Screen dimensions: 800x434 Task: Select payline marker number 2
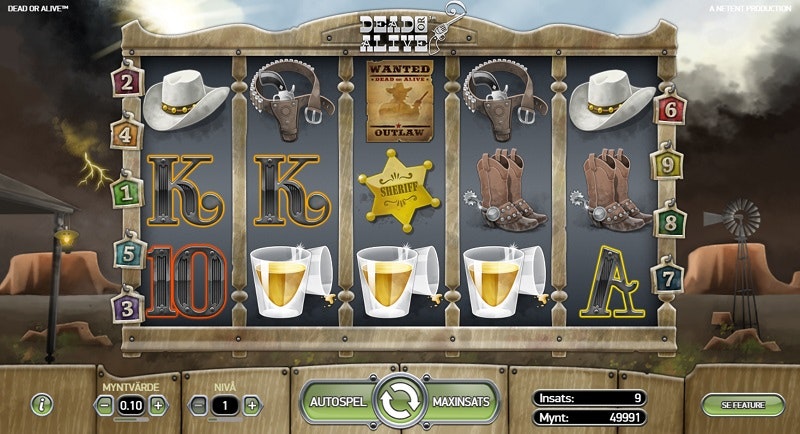click(128, 82)
